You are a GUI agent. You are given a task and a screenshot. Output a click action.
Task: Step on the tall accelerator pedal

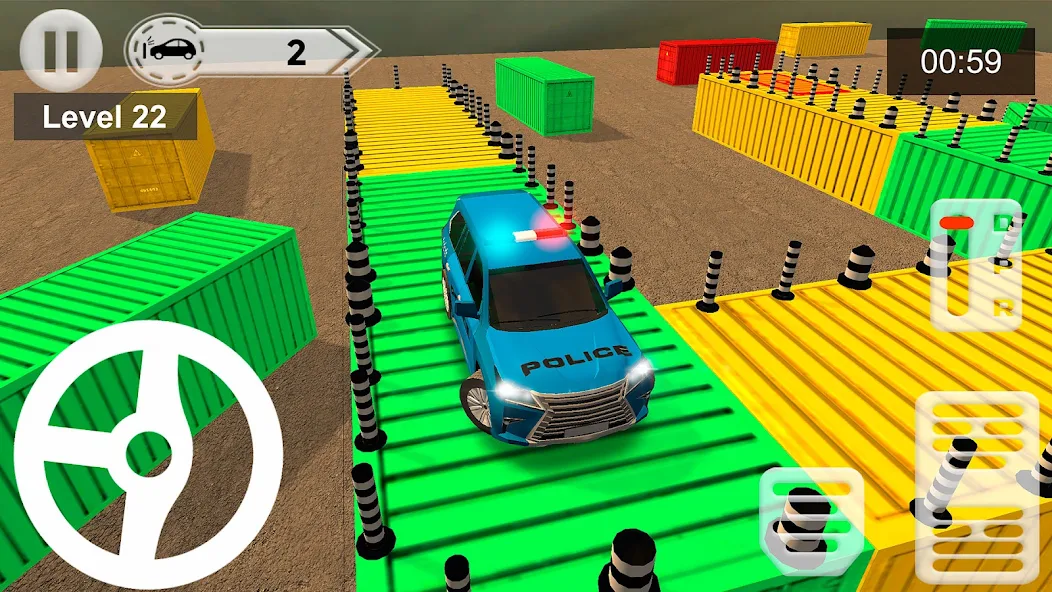click(x=977, y=487)
